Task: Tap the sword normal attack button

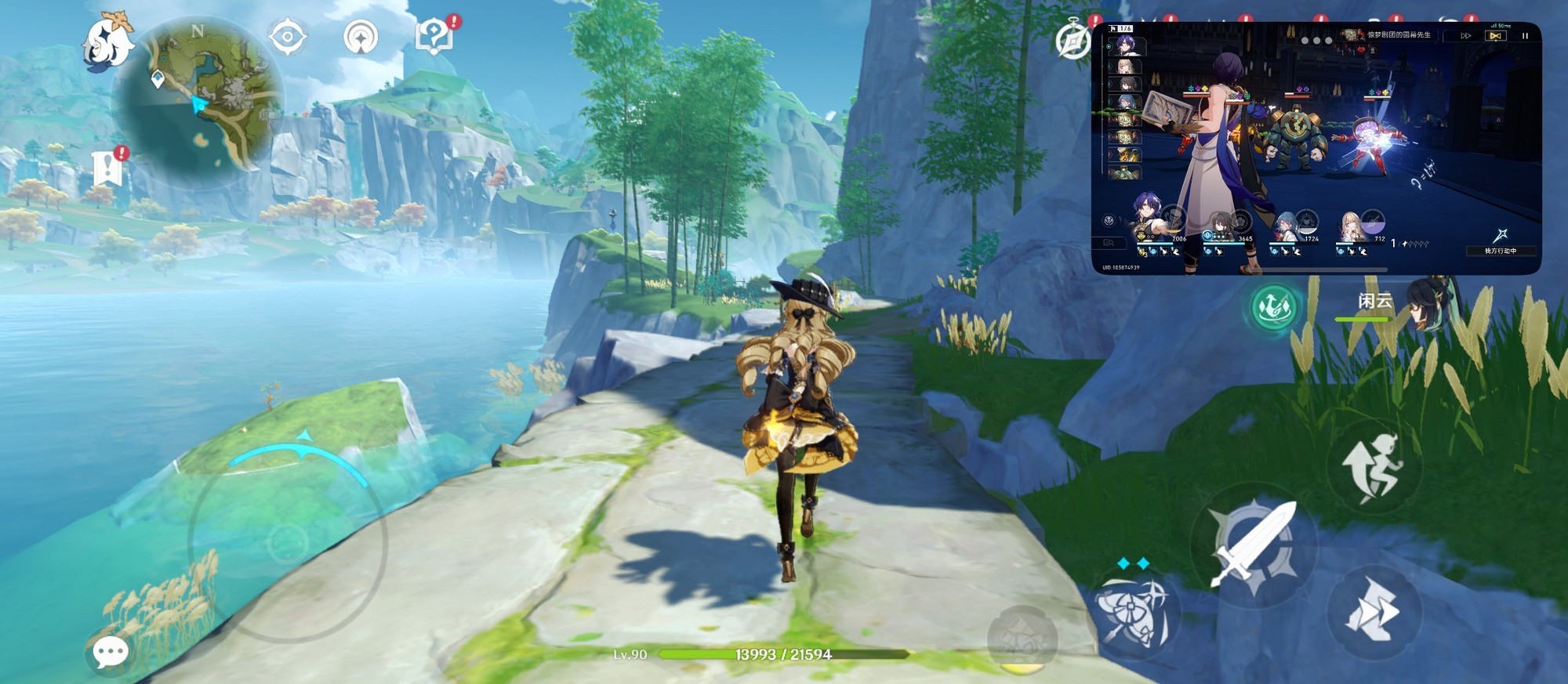Action: point(1253,544)
